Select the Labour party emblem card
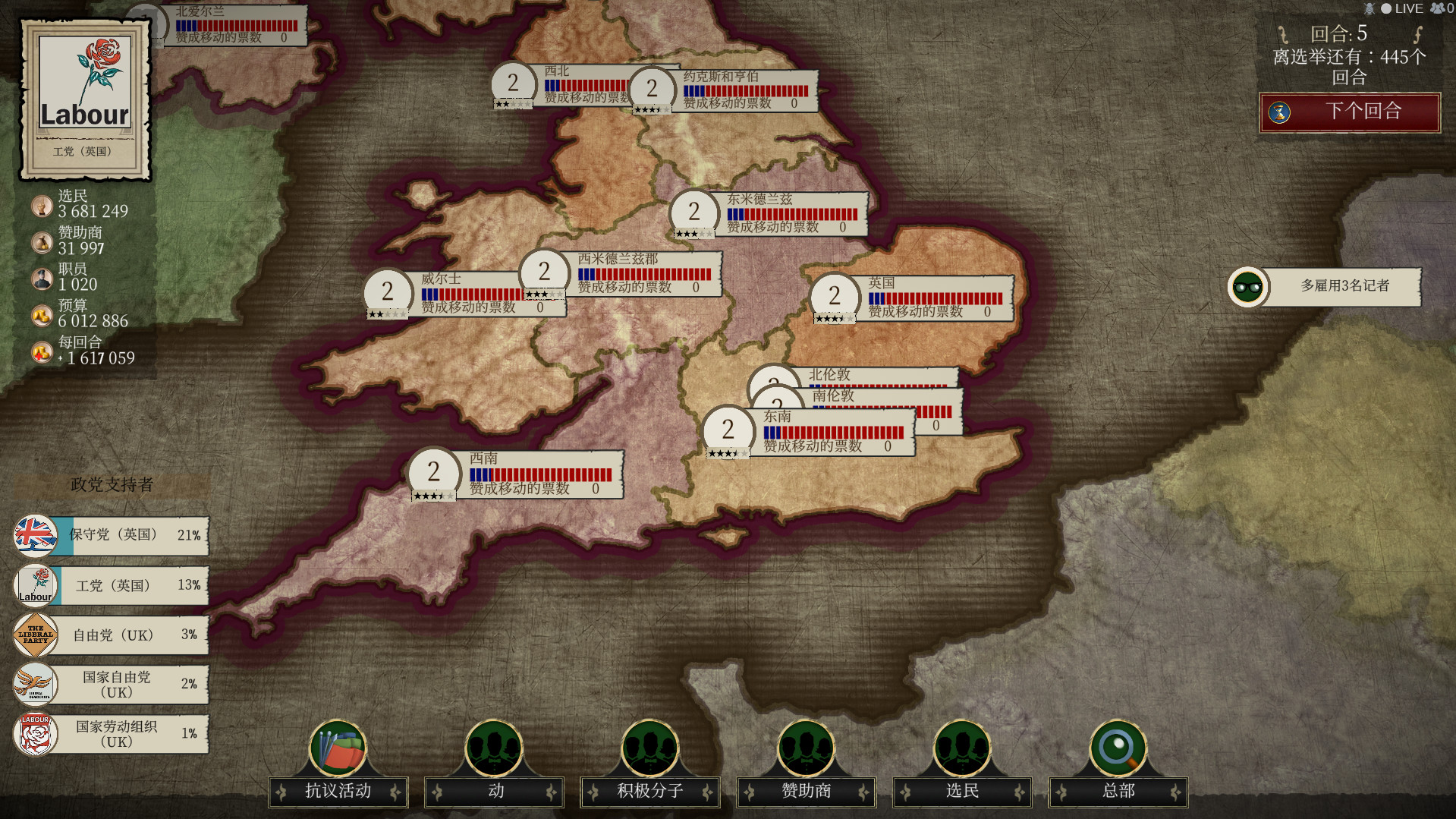Image resolution: width=1456 pixels, height=819 pixels. point(85,99)
